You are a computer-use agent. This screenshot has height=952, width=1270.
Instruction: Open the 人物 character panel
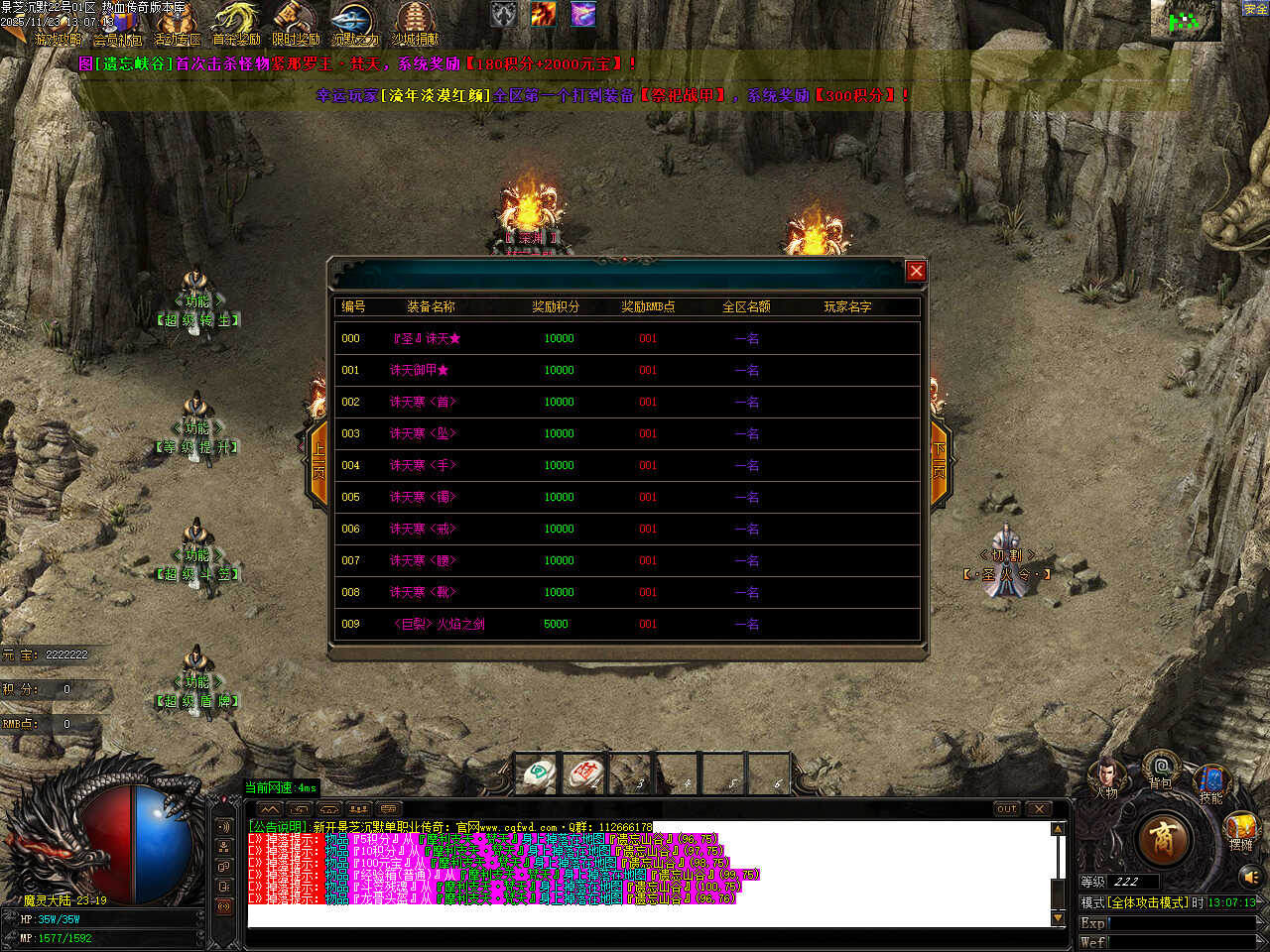1107,776
